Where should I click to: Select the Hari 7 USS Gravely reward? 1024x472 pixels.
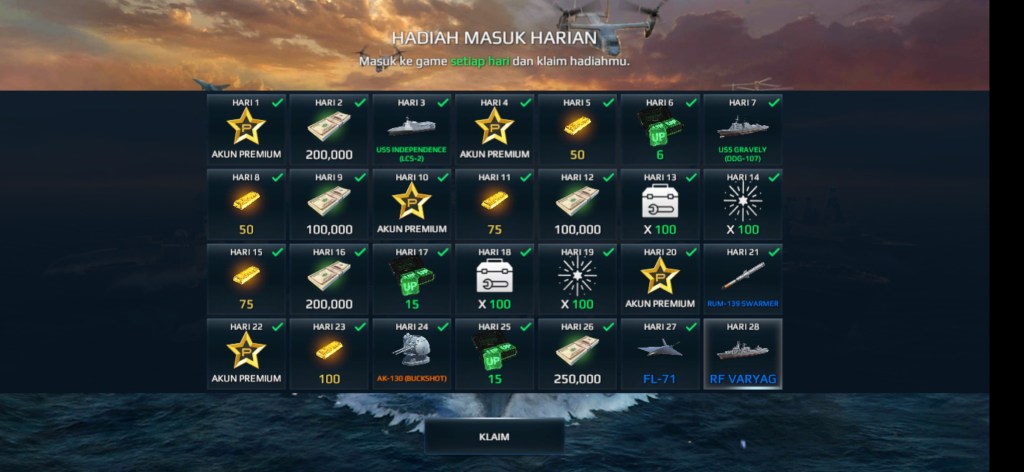[742, 131]
